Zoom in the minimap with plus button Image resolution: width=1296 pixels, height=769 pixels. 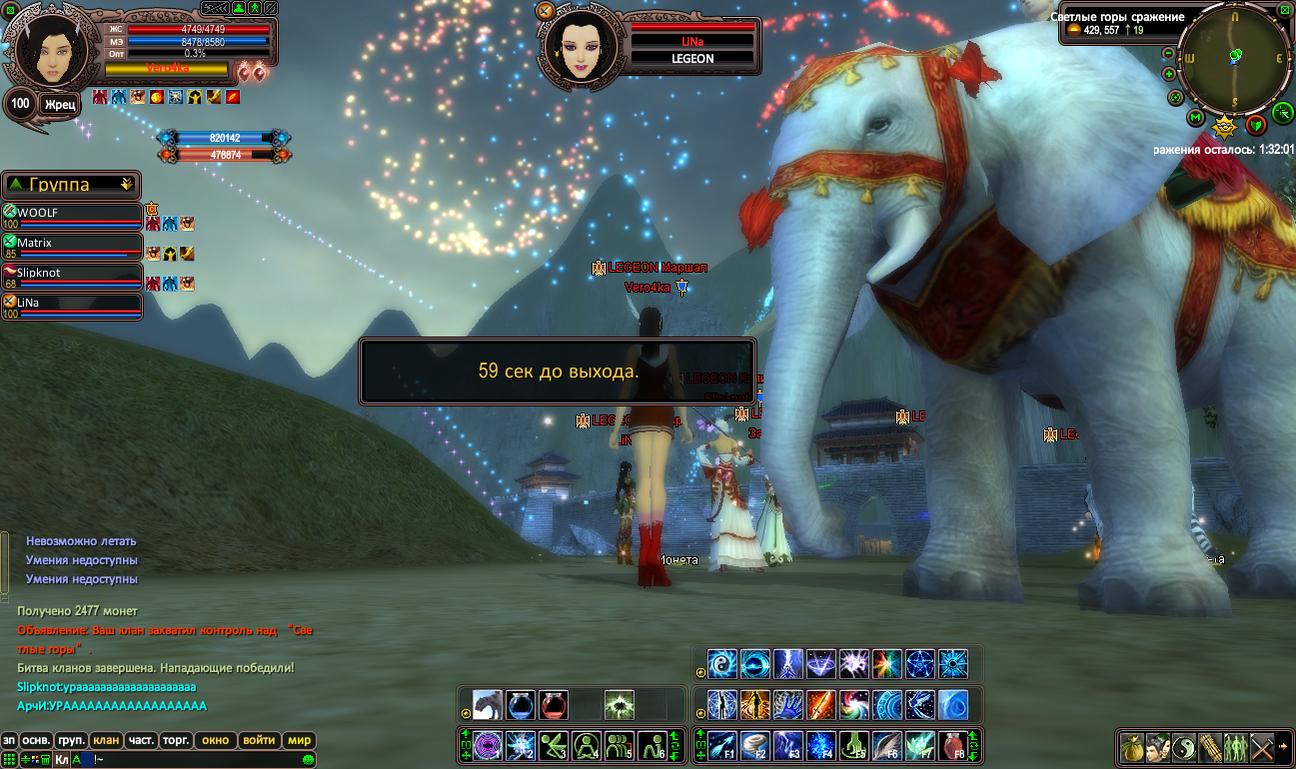pos(1169,74)
